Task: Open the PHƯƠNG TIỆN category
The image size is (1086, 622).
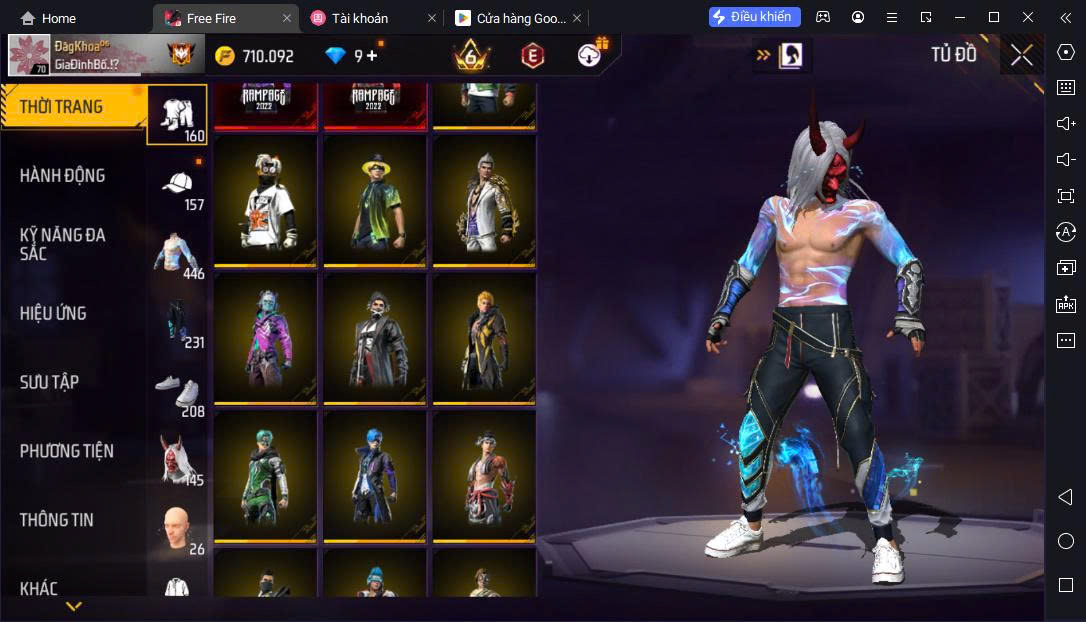Action: click(66, 452)
